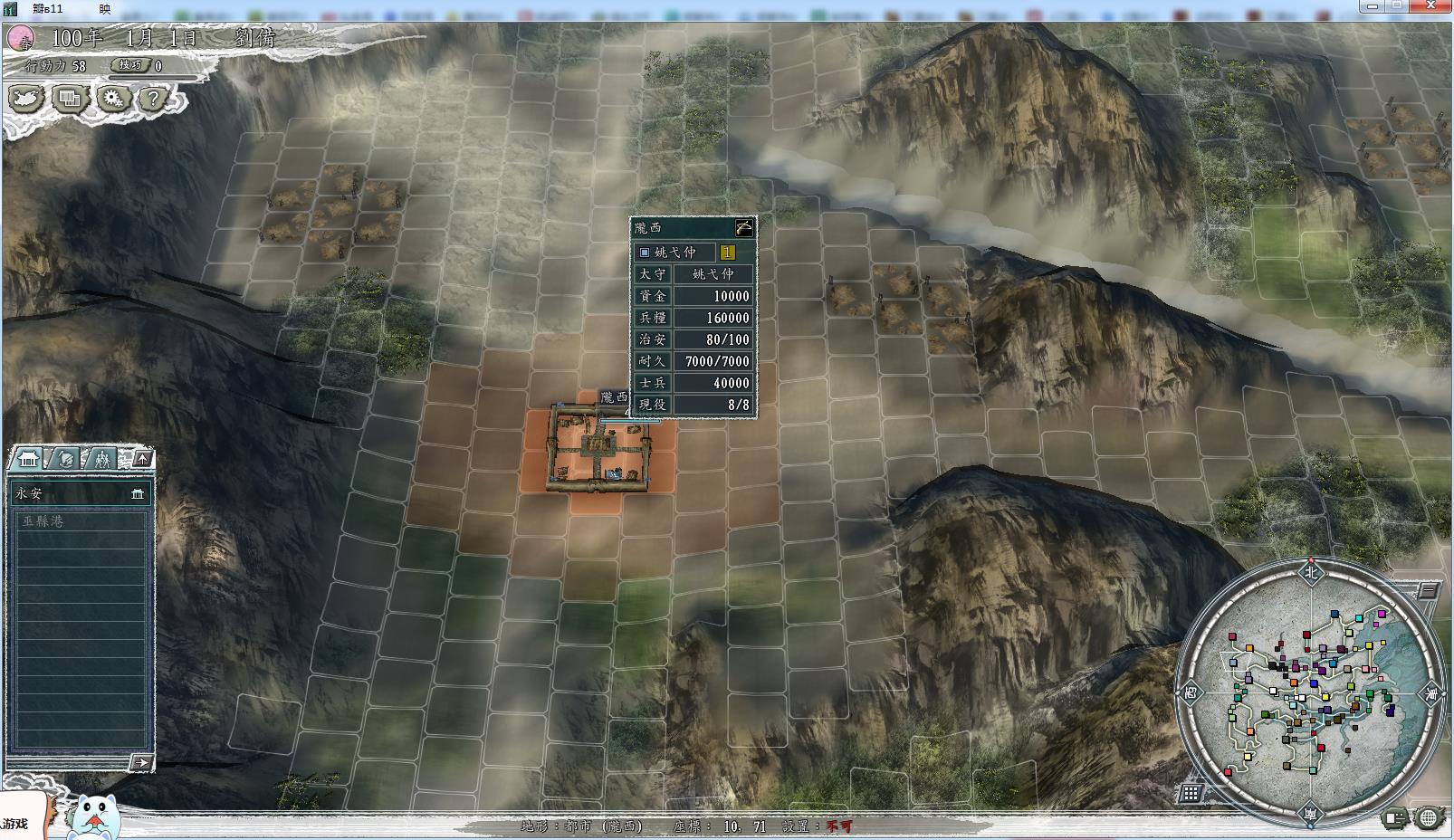Screen dimensions: 1454x840
Task: Toggle the grid button beside minimap
Action: coord(1191,793)
